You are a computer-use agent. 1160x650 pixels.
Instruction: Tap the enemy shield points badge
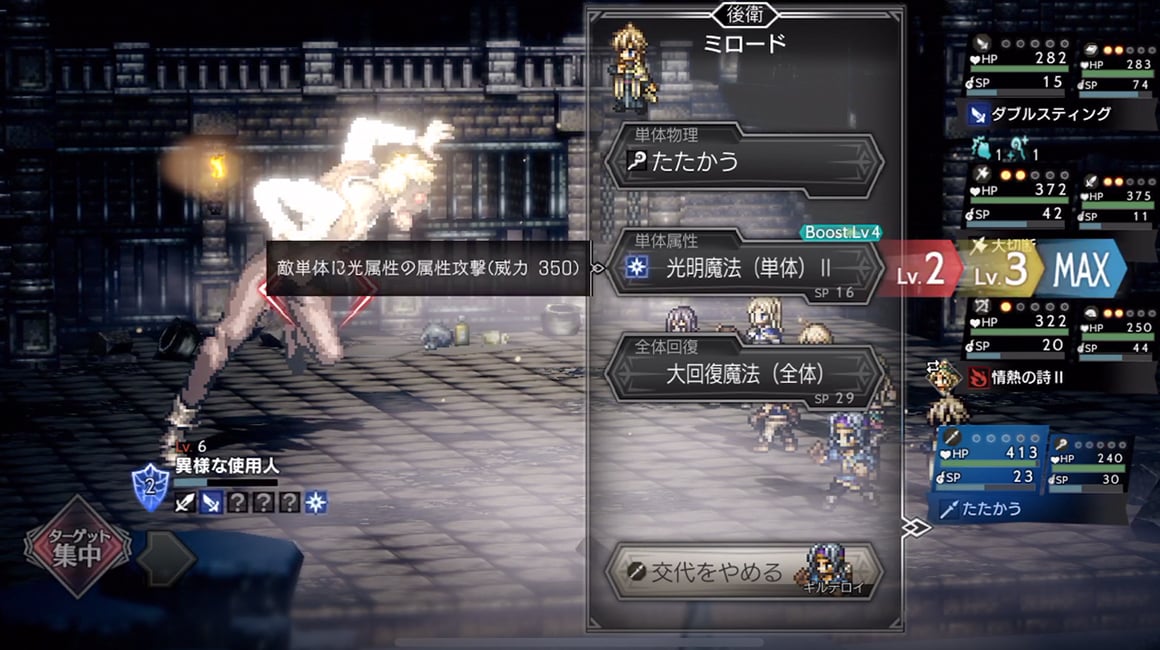pyautogui.click(x=149, y=488)
